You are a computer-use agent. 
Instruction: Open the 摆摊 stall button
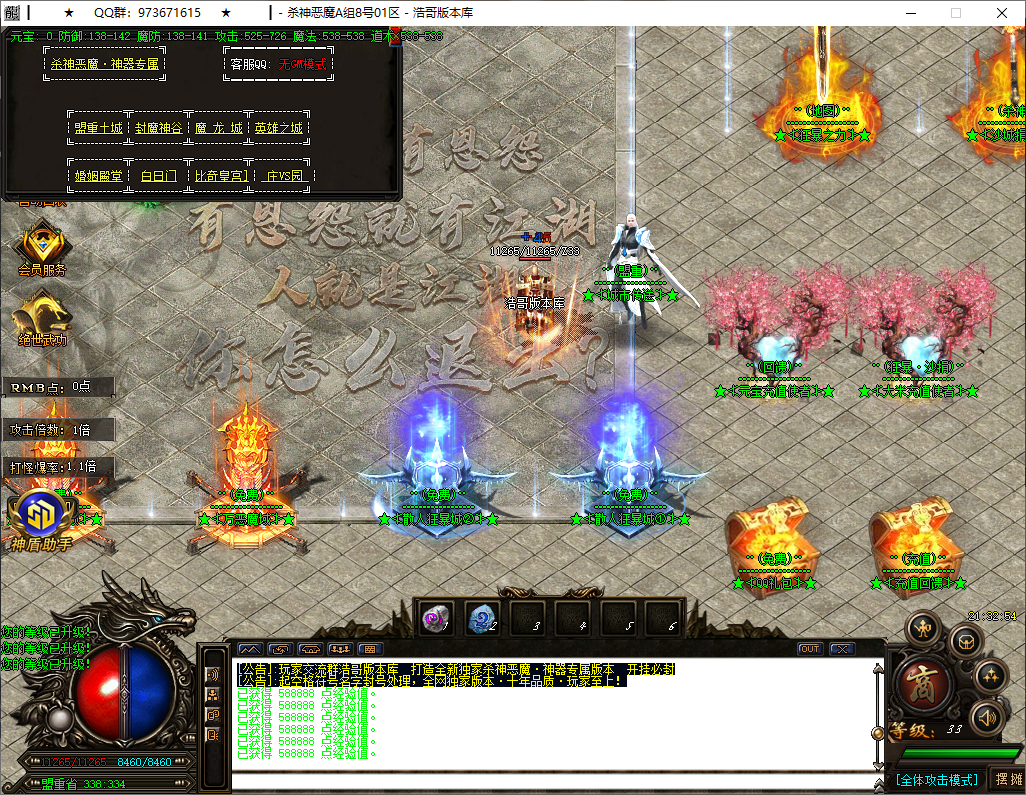pyautogui.click(x=1006, y=779)
